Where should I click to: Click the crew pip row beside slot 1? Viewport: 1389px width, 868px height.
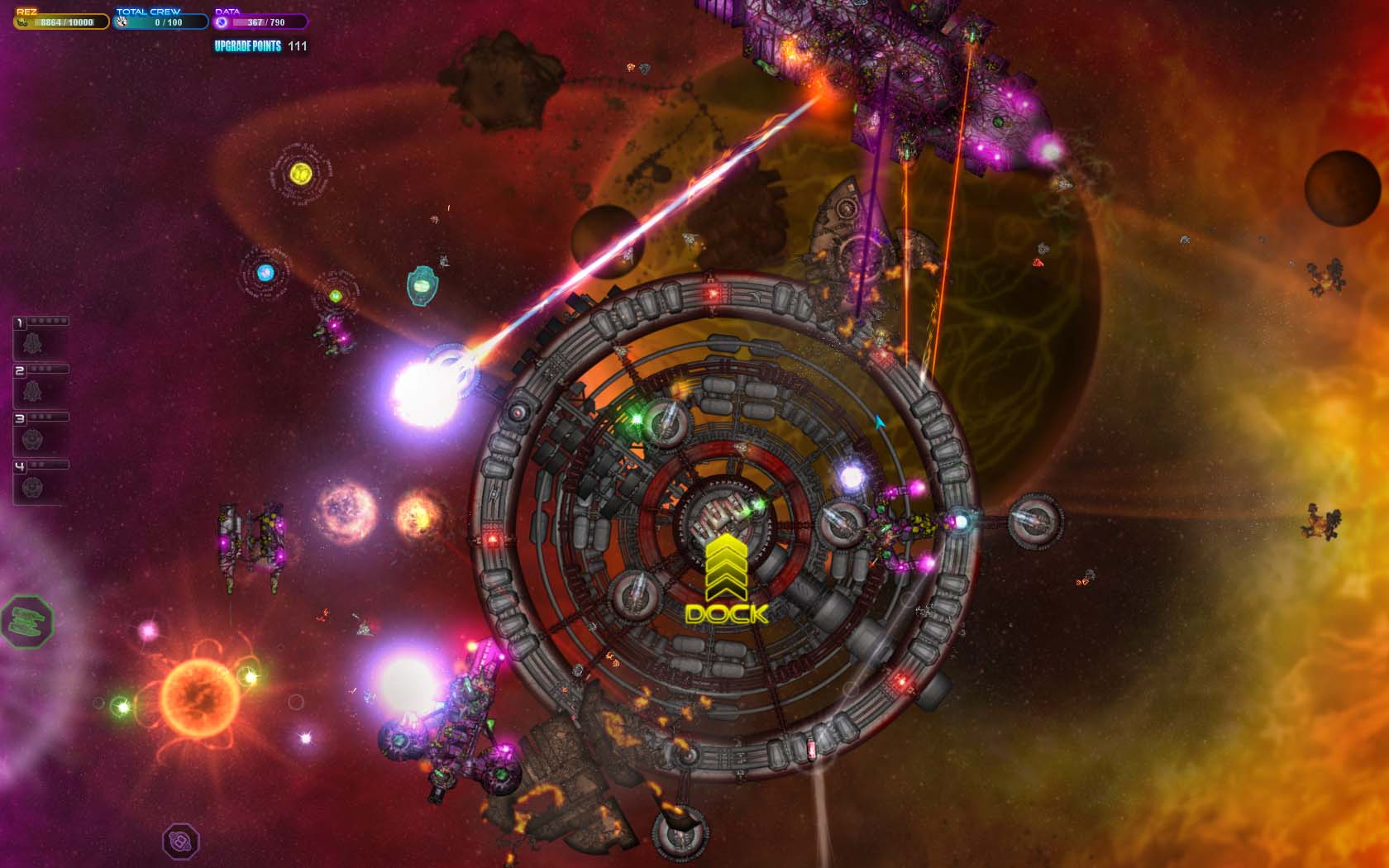pos(46,321)
